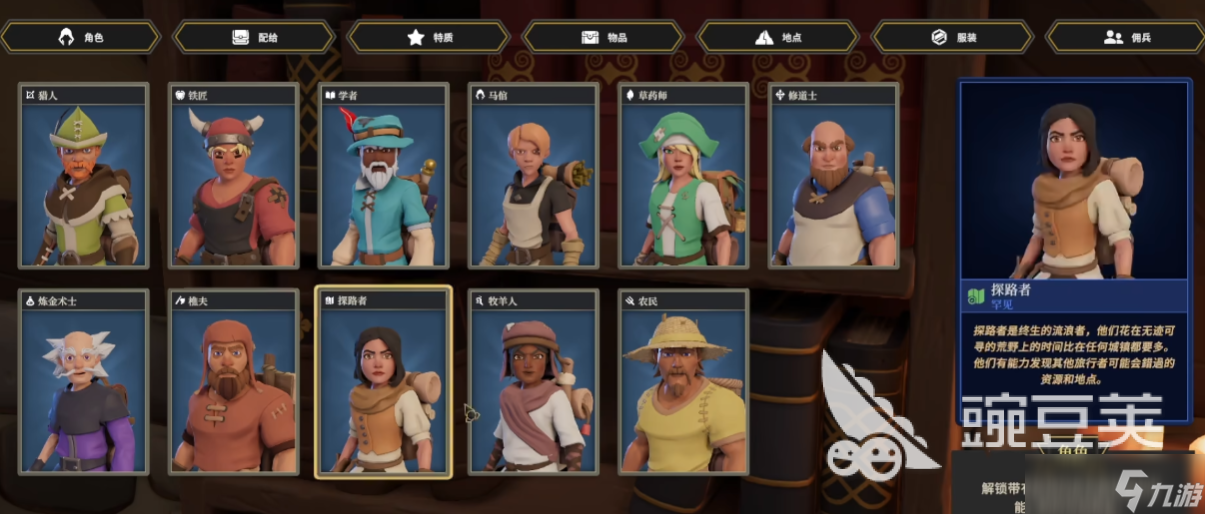The image size is (1205, 514).
Task: Open the 地点 tab
Action: pos(778,37)
